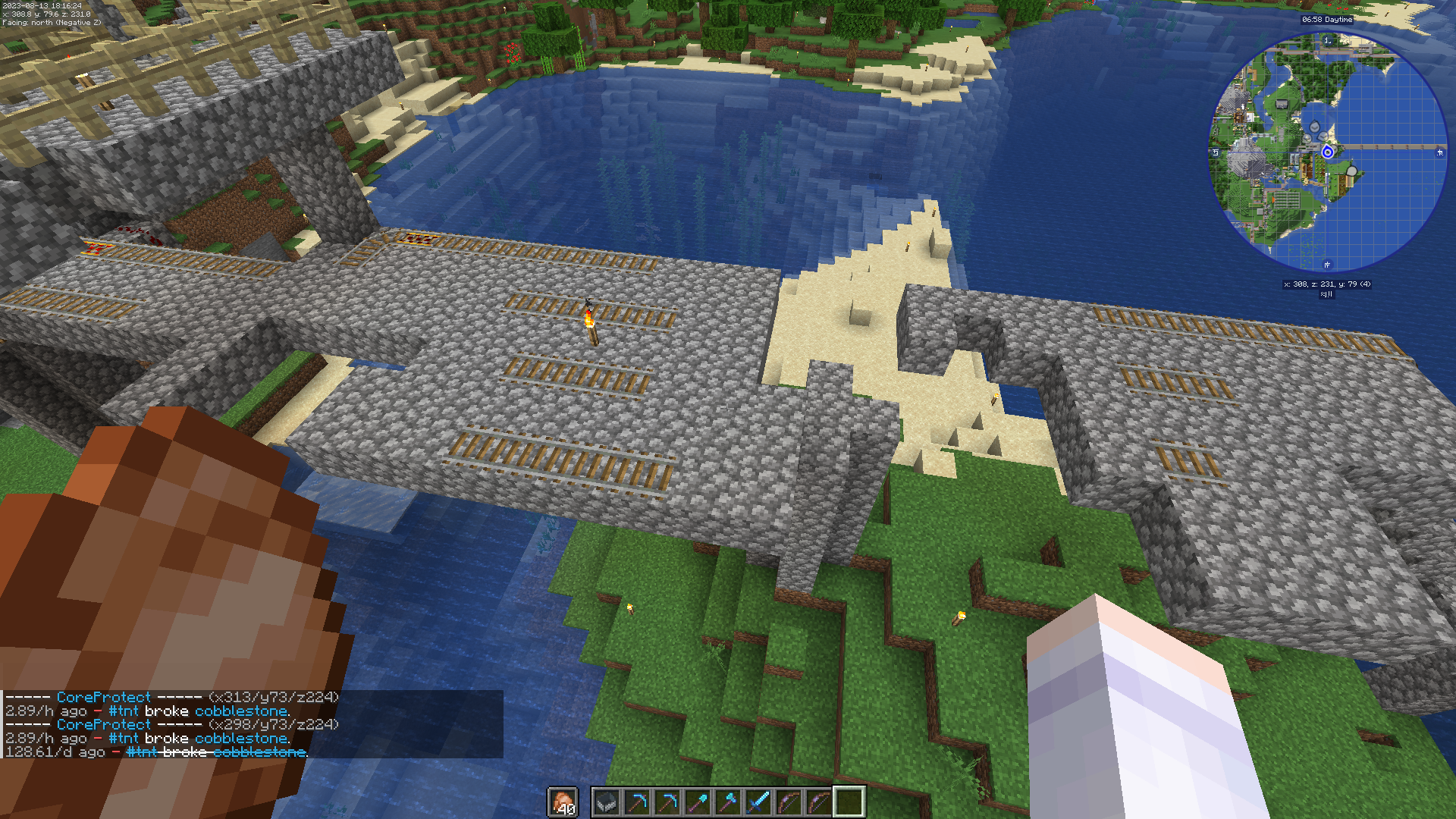Select the minecart hotbar slot
1456x819 pixels.
pos(606,802)
